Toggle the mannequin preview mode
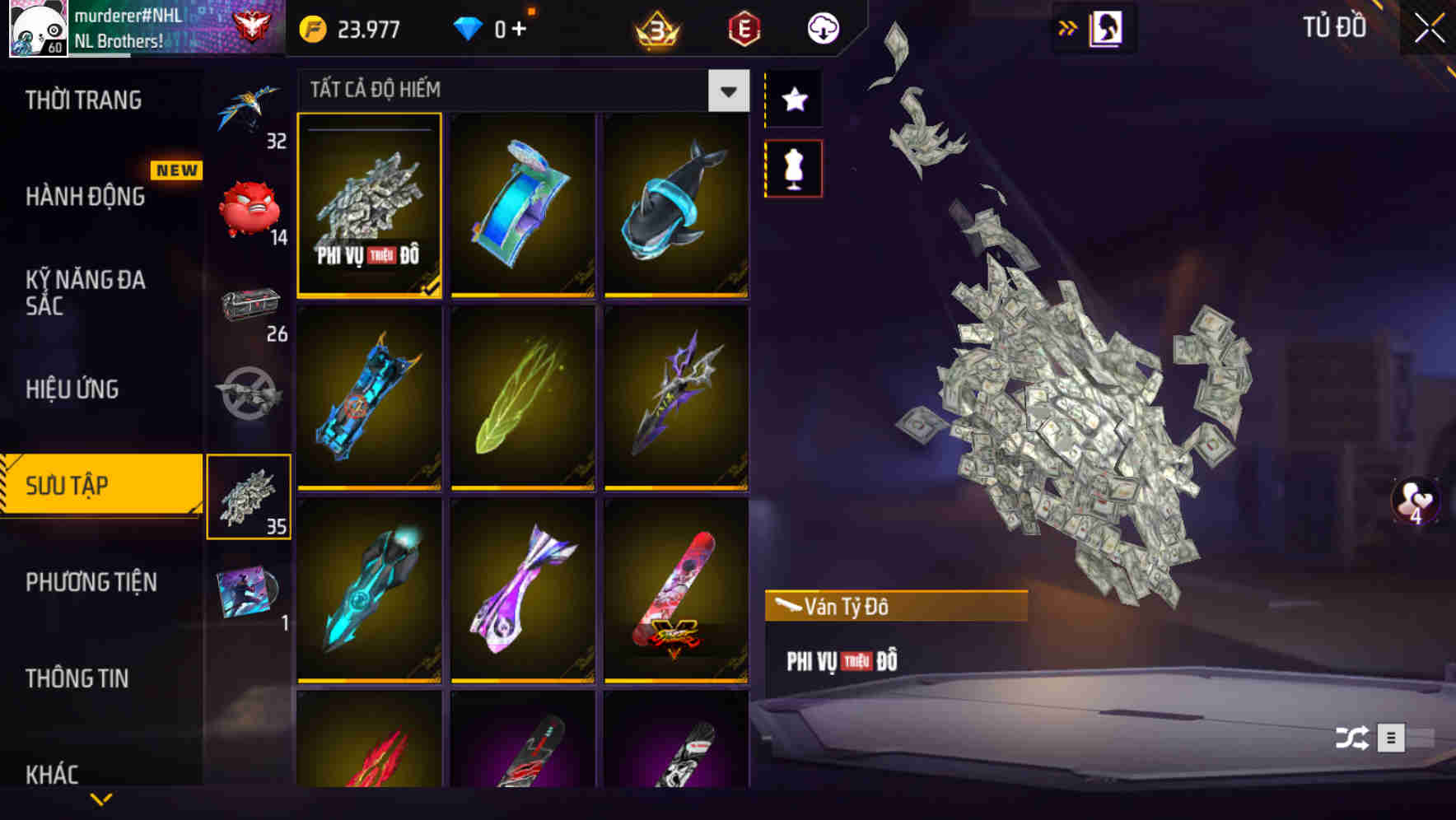1456x820 pixels. tap(793, 167)
